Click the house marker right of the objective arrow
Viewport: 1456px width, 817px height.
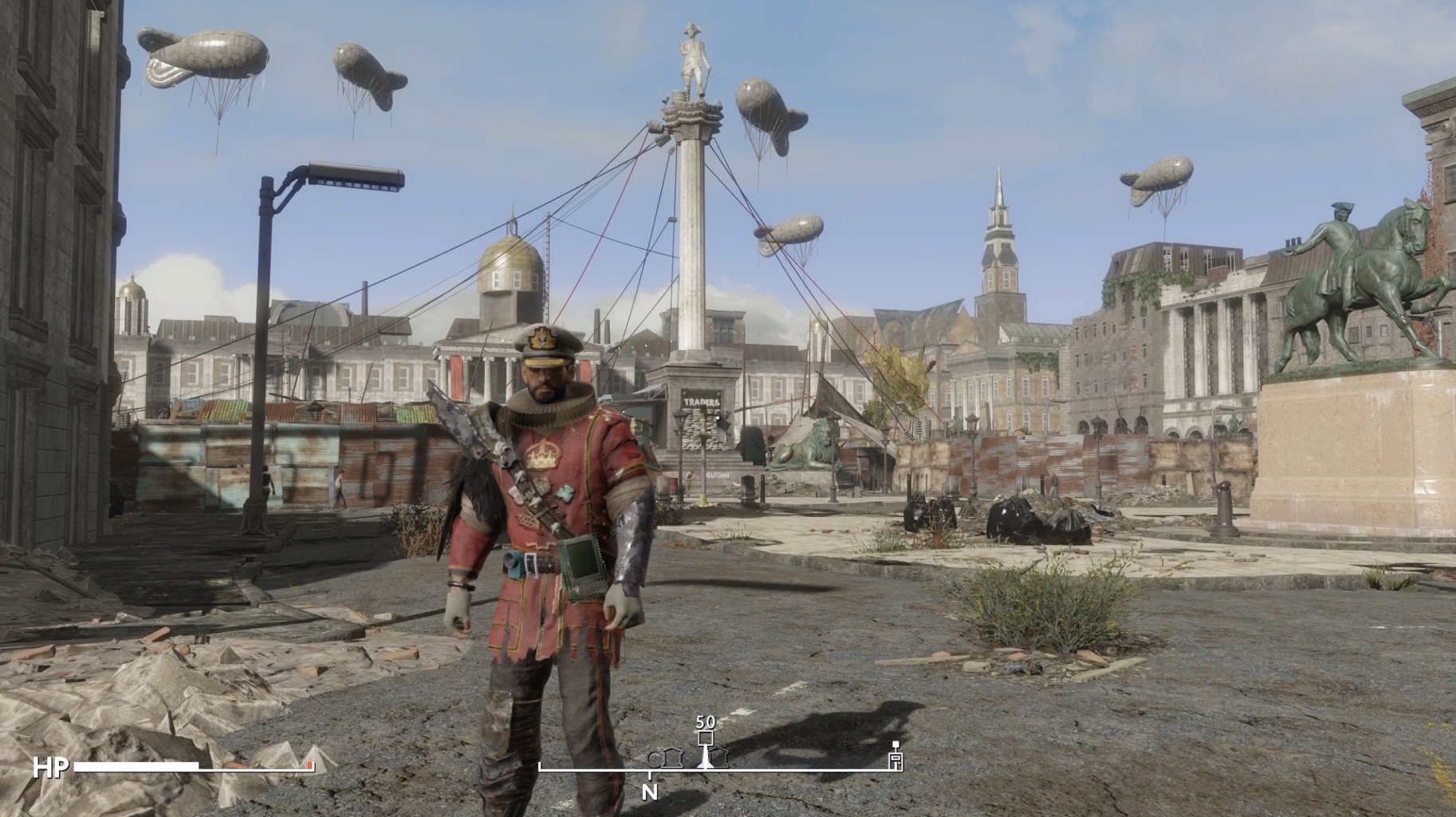(x=720, y=757)
